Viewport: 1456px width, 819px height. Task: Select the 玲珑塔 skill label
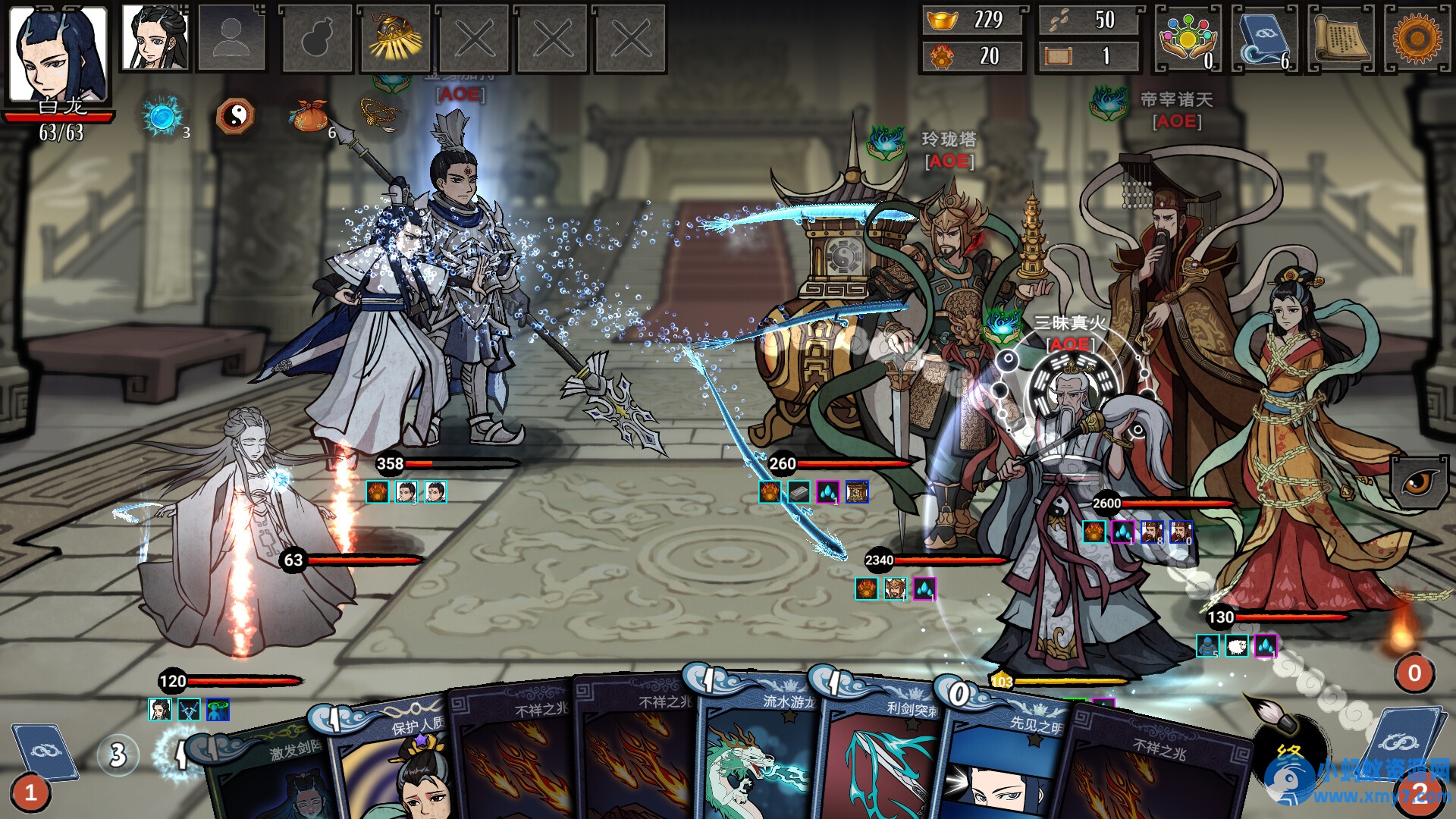(x=947, y=139)
